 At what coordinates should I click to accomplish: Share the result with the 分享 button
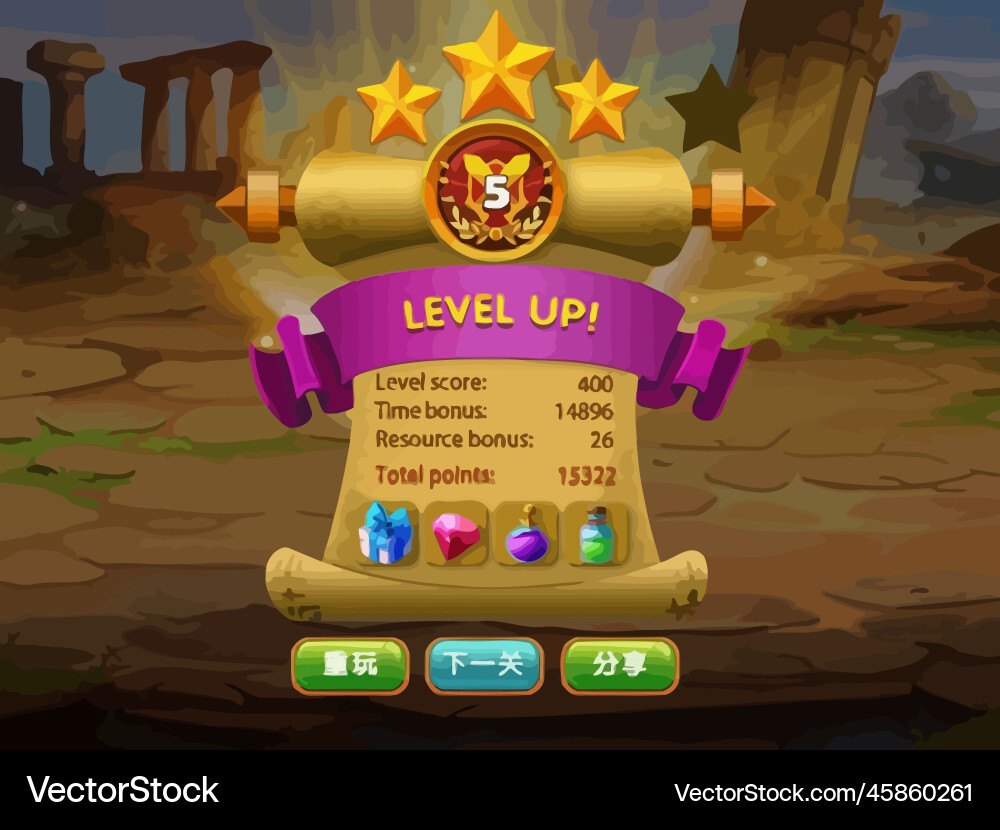pos(620,665)
